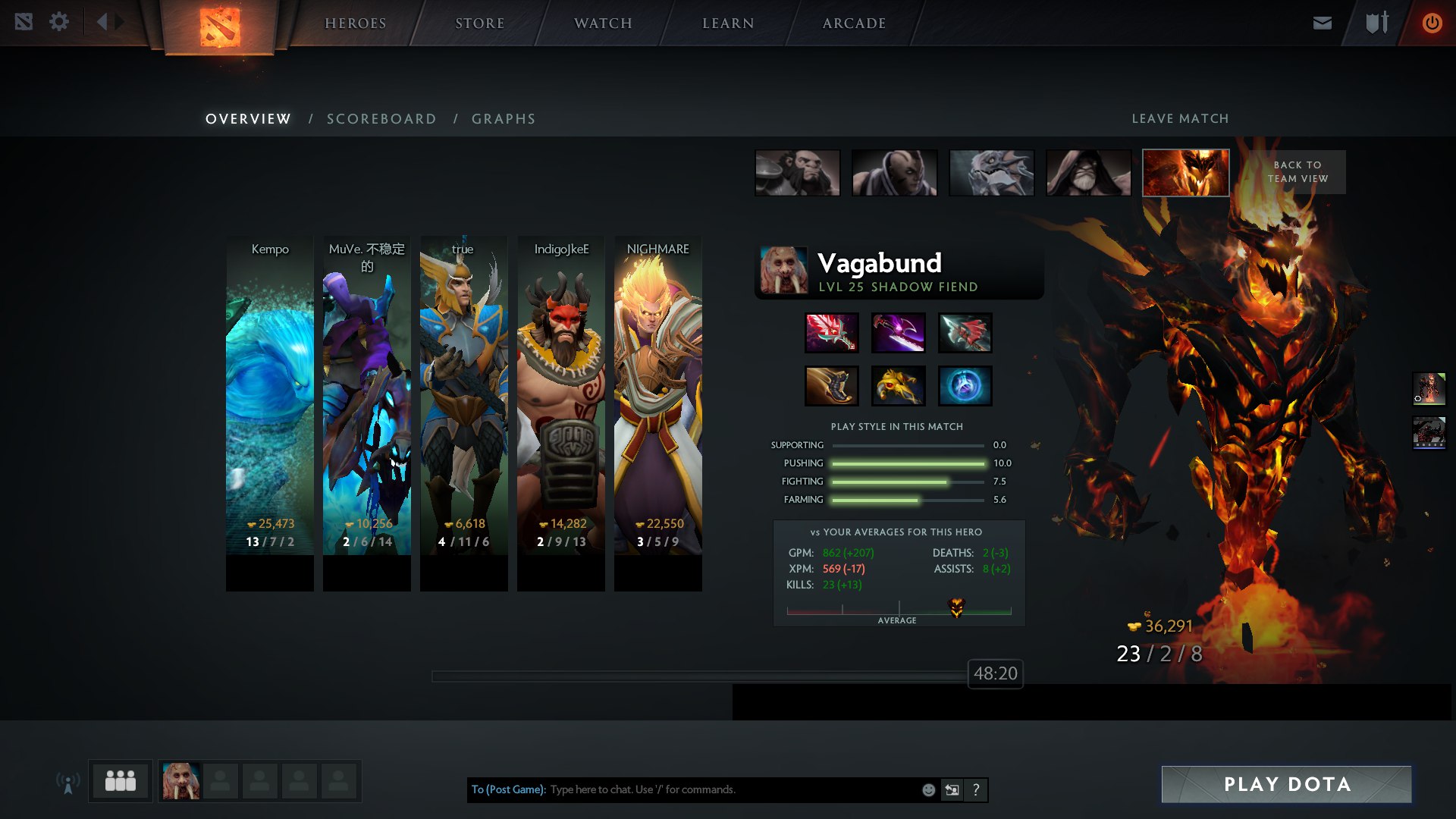1456x819 pixels.
Task: Open the Graphs tab
Action: pos(504,118)
